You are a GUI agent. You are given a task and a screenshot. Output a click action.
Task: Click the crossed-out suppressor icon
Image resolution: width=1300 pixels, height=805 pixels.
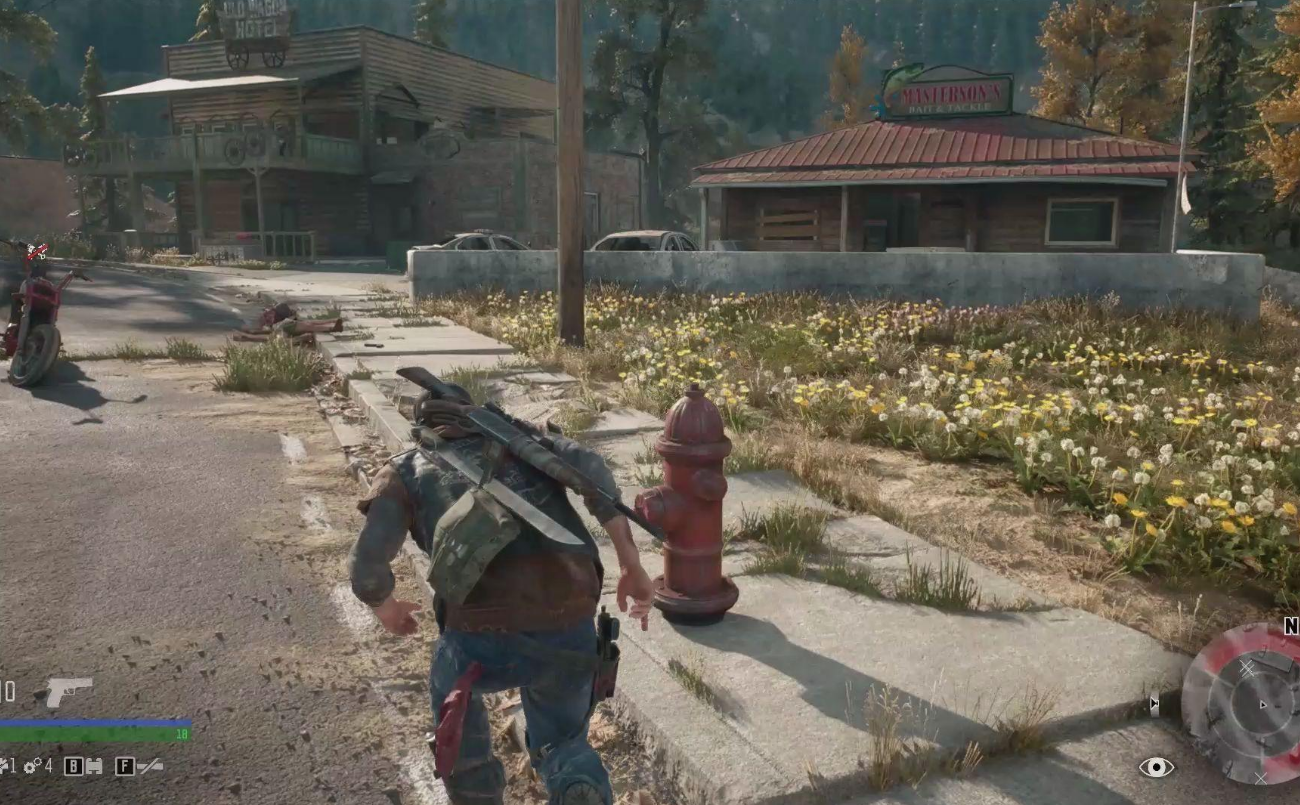[x=150, y=766]
